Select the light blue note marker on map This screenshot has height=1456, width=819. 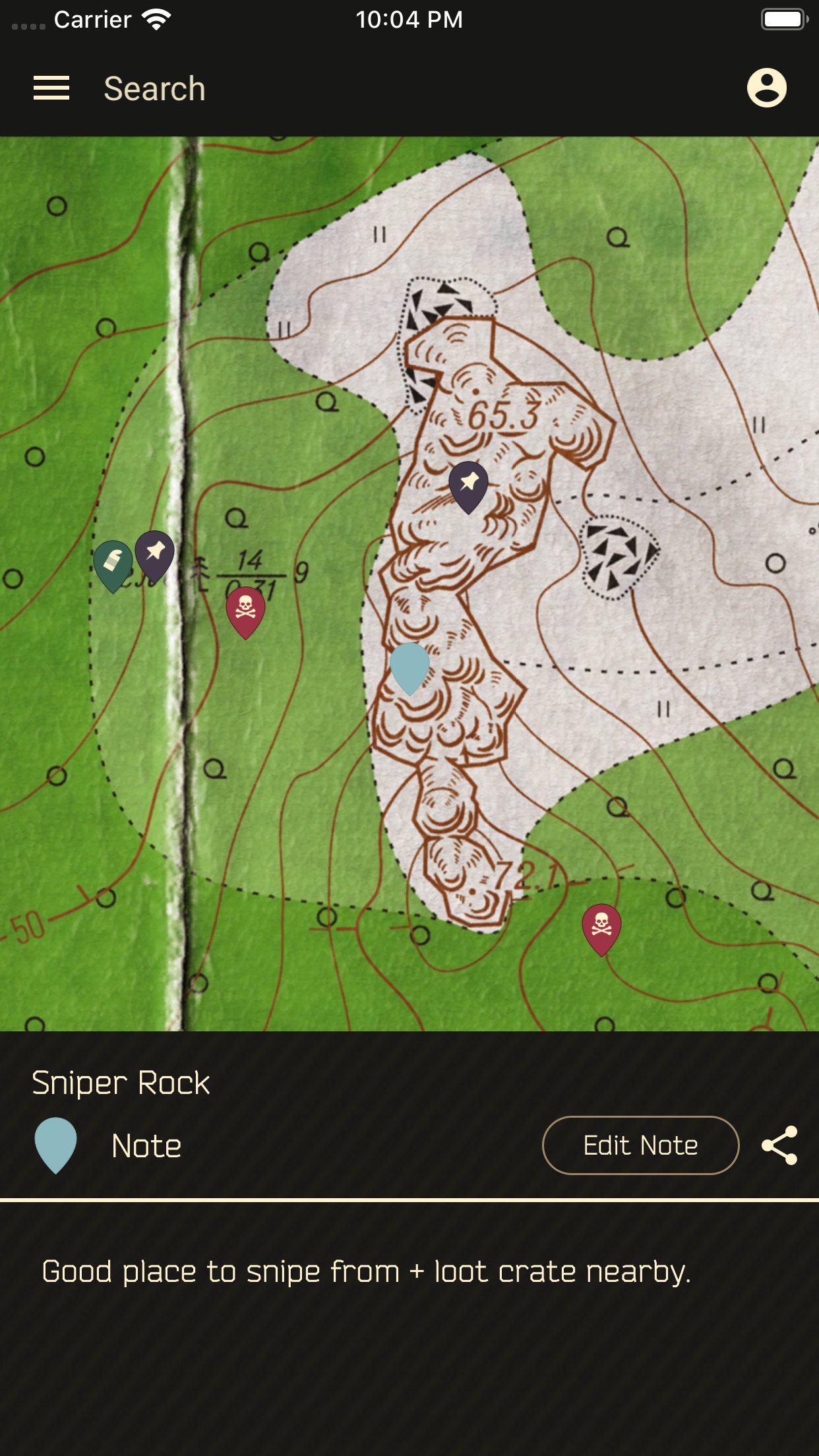[x=409, y=666]
